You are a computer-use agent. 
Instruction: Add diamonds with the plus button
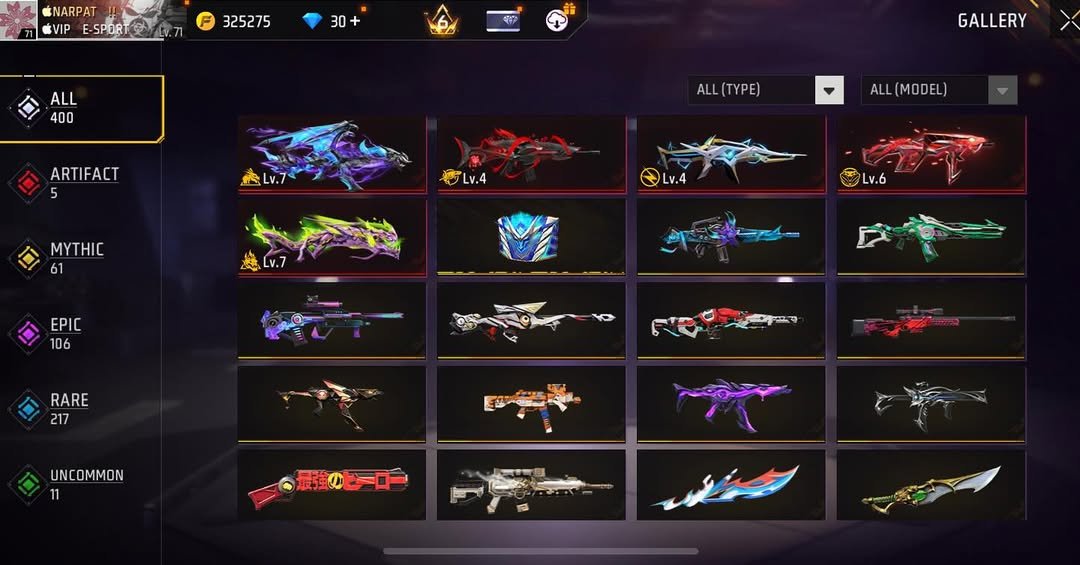click(x=354, y=21)
